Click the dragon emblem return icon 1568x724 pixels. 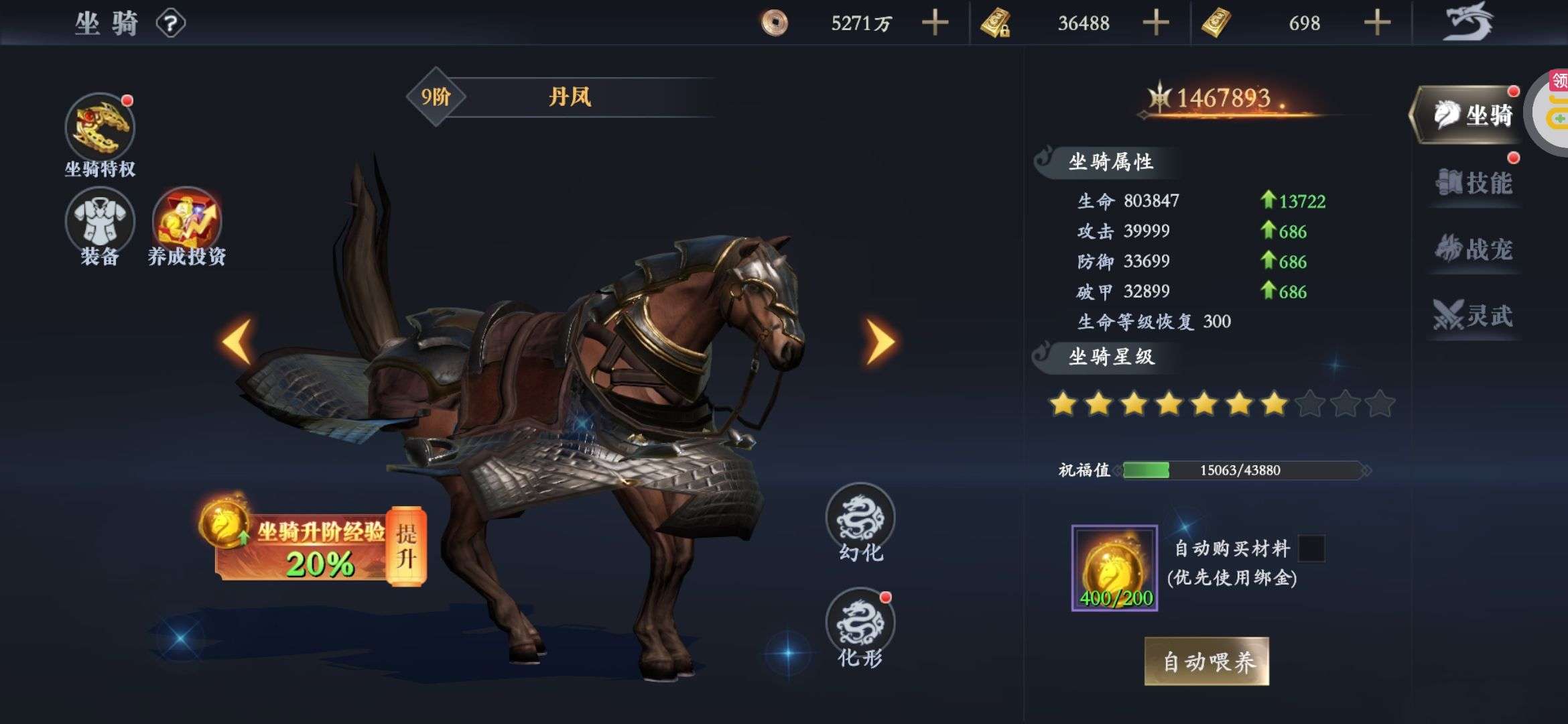(x=1468, y=22)
